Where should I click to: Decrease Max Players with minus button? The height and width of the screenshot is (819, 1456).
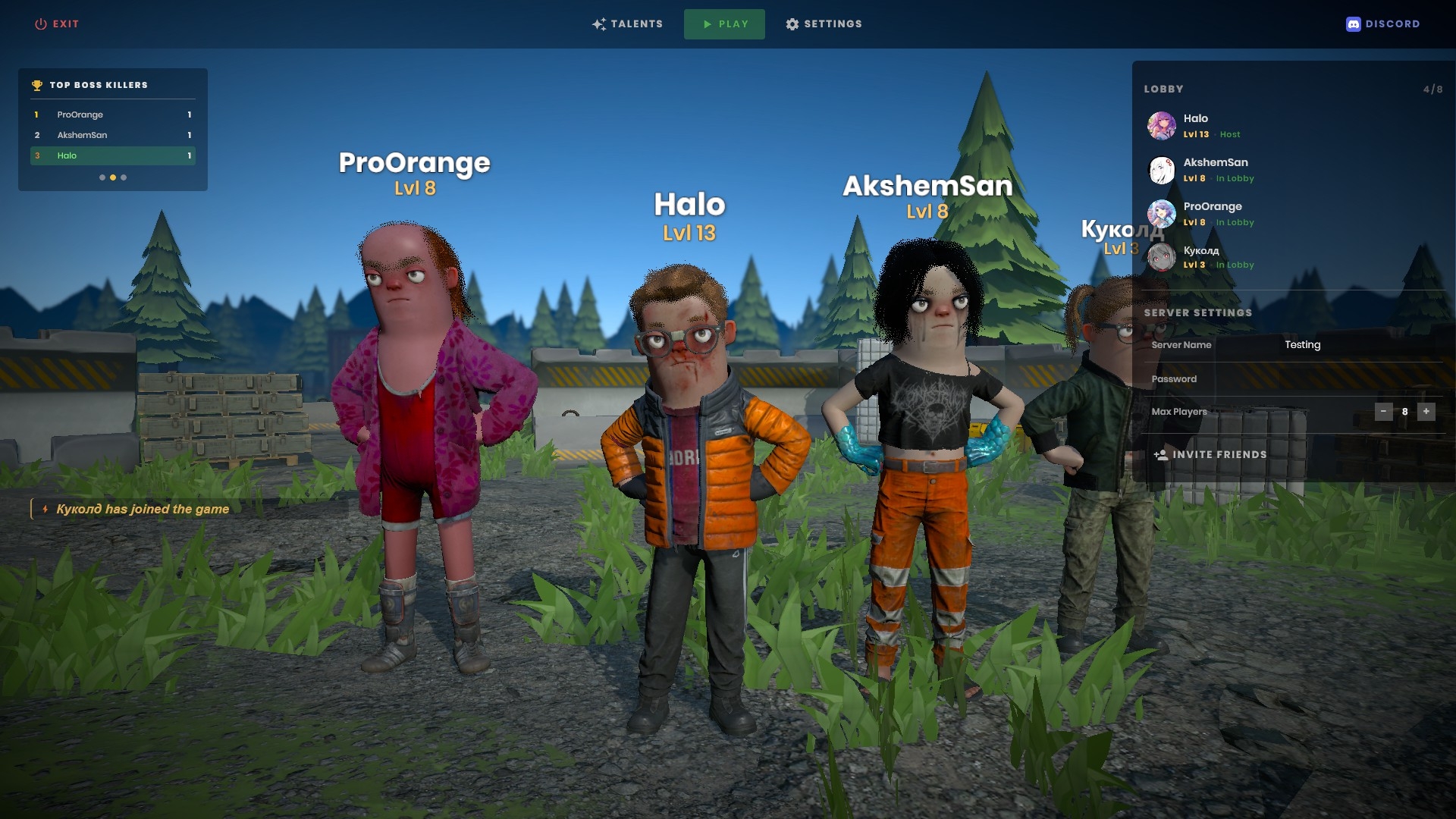pyautogui.click(x=1383, y=412)
